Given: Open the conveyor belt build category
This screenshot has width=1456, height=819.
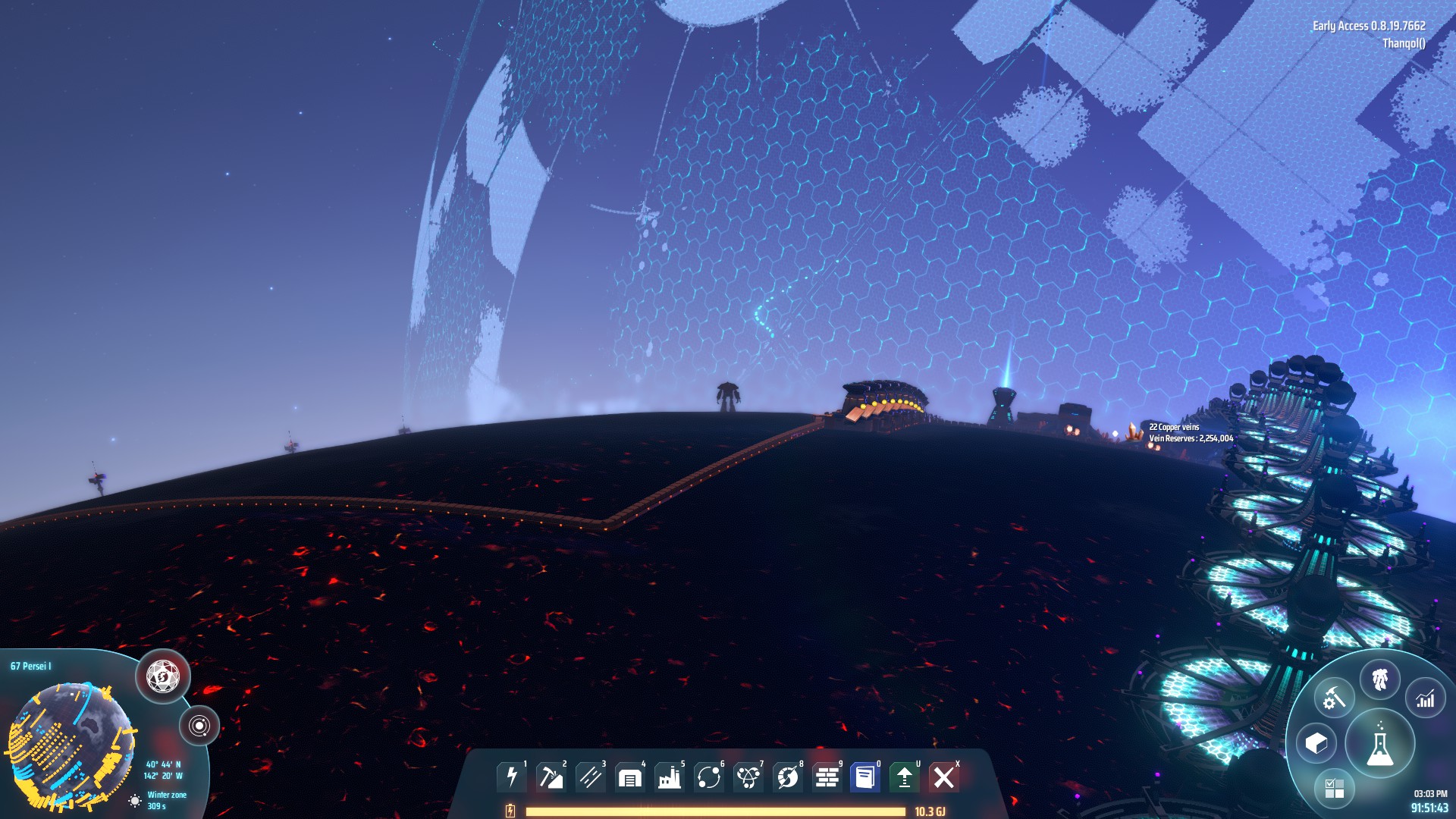Looking at the screenshot, I should [x=590, y=777].
